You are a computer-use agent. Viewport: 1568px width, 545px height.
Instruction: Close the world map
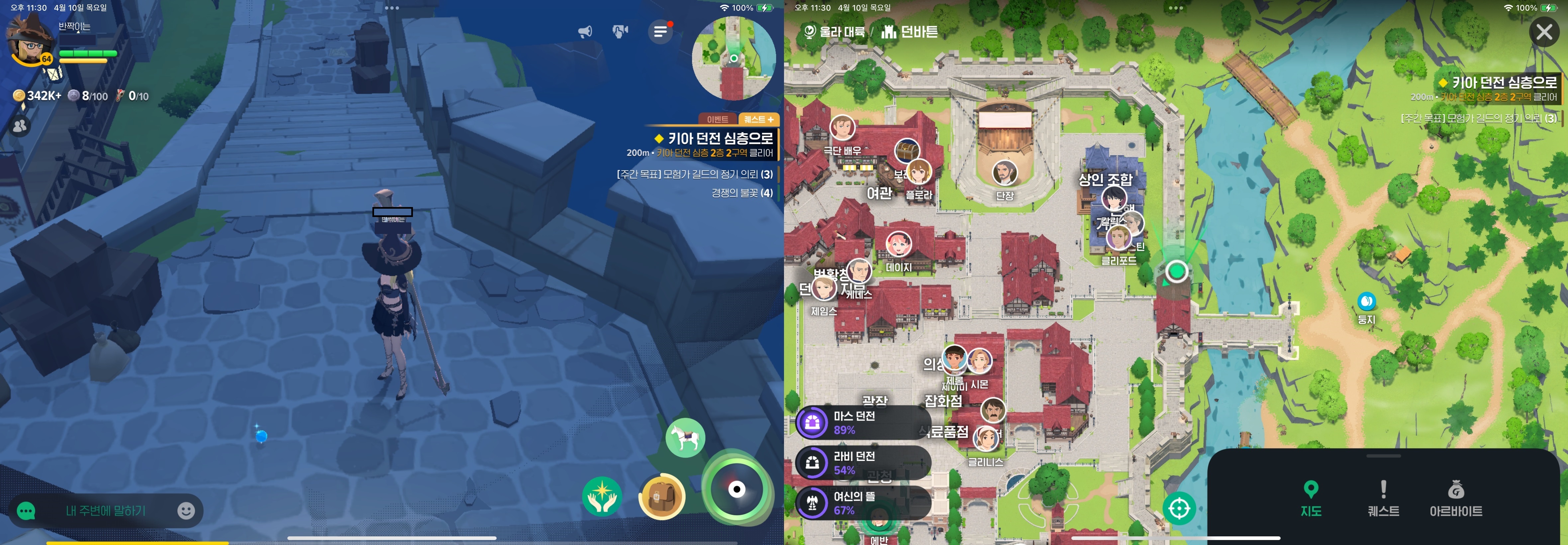tap(1544, 32)
